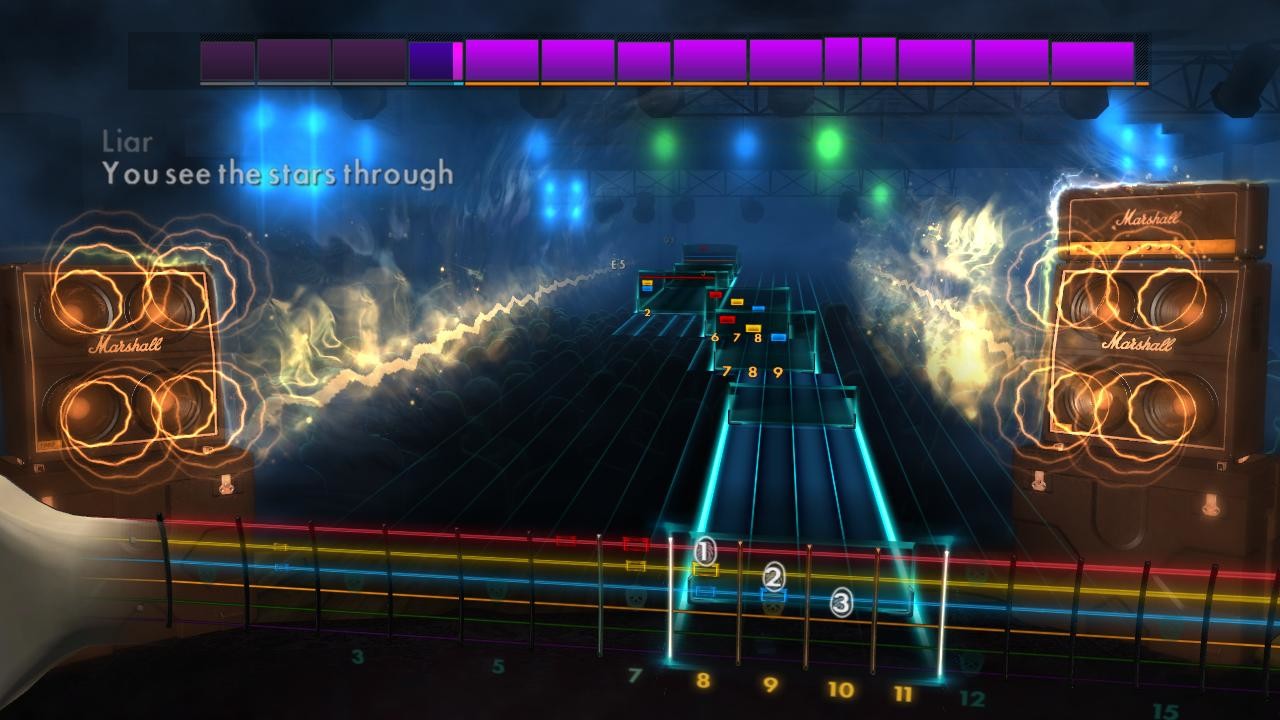This screenshot has width=1280, height=720.
Task: Expand the first purple timeline segment
Action: coord(225,60)
